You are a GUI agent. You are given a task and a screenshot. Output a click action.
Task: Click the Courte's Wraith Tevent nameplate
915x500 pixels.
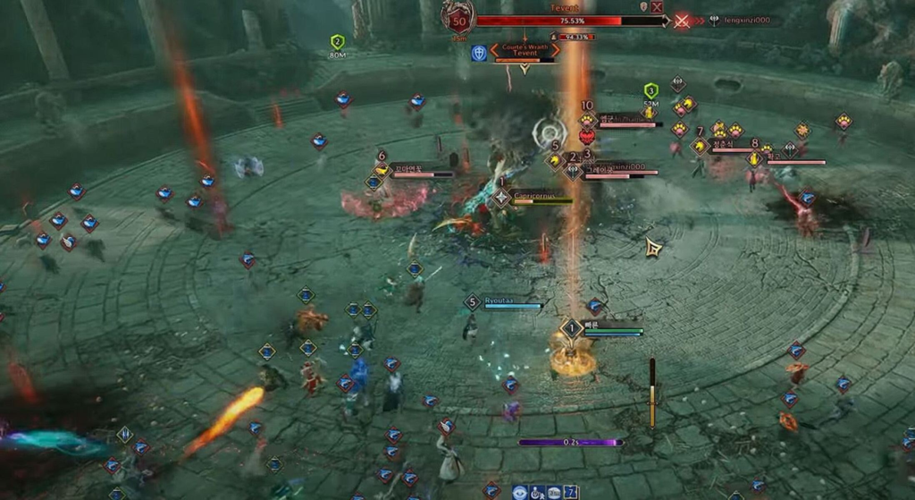pyautogui.click(x=525, y=51)
